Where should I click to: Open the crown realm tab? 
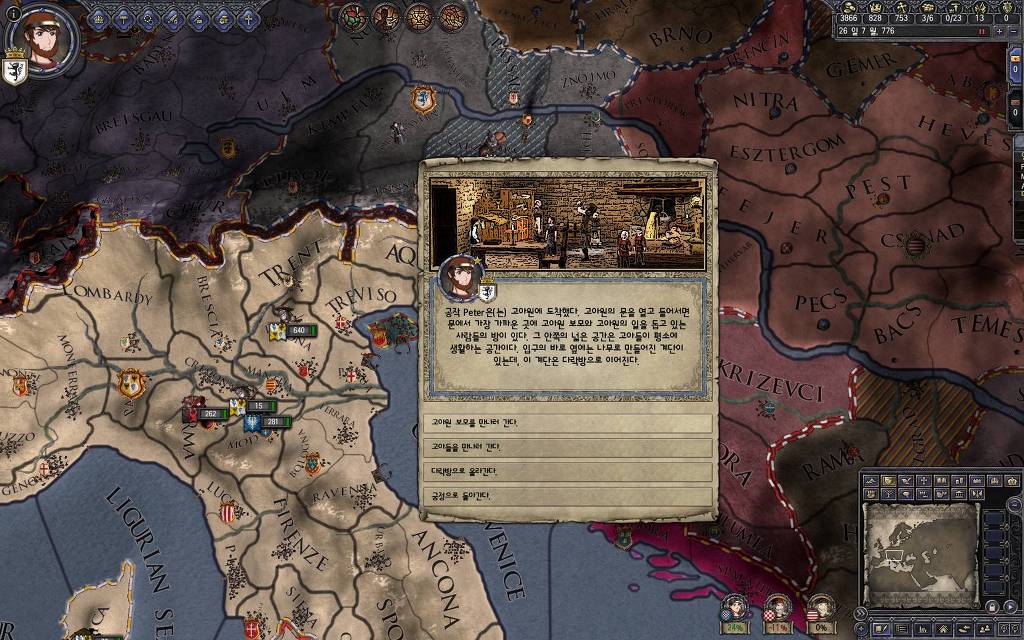(100, 18)
